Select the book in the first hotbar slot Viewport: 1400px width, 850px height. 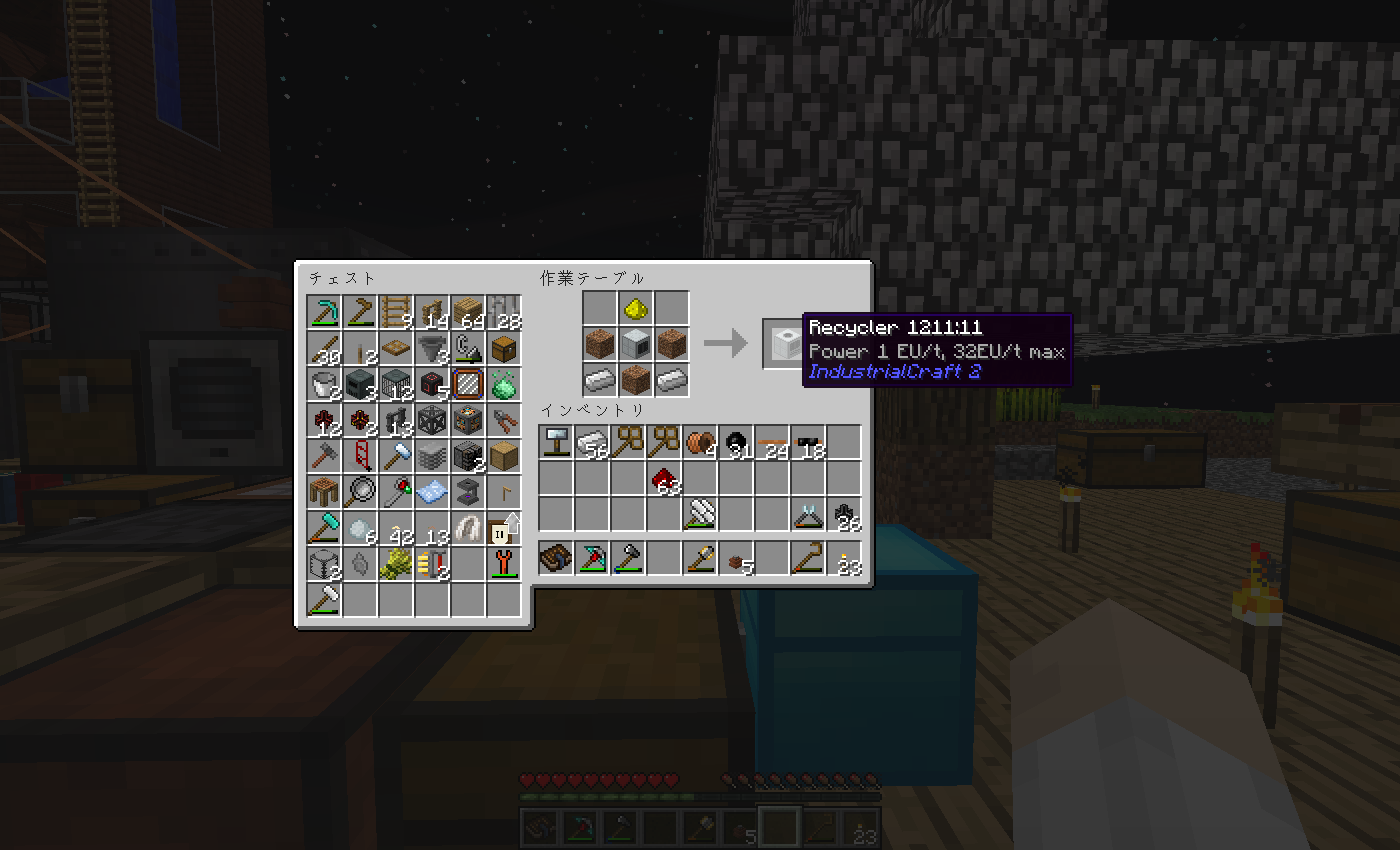(x=556, y=558)
